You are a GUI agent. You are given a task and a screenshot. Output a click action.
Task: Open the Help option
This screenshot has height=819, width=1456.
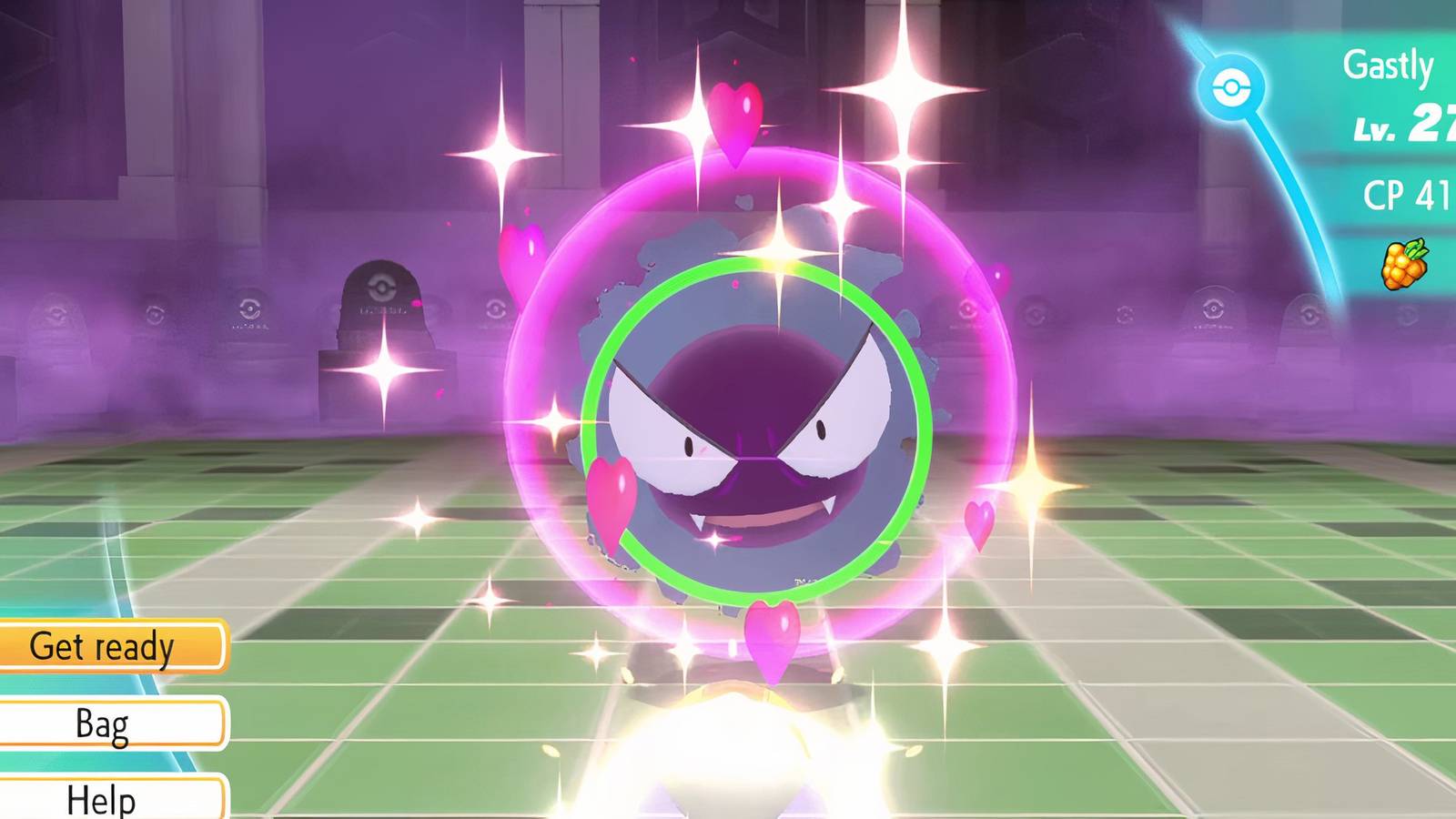click(100, 797)
